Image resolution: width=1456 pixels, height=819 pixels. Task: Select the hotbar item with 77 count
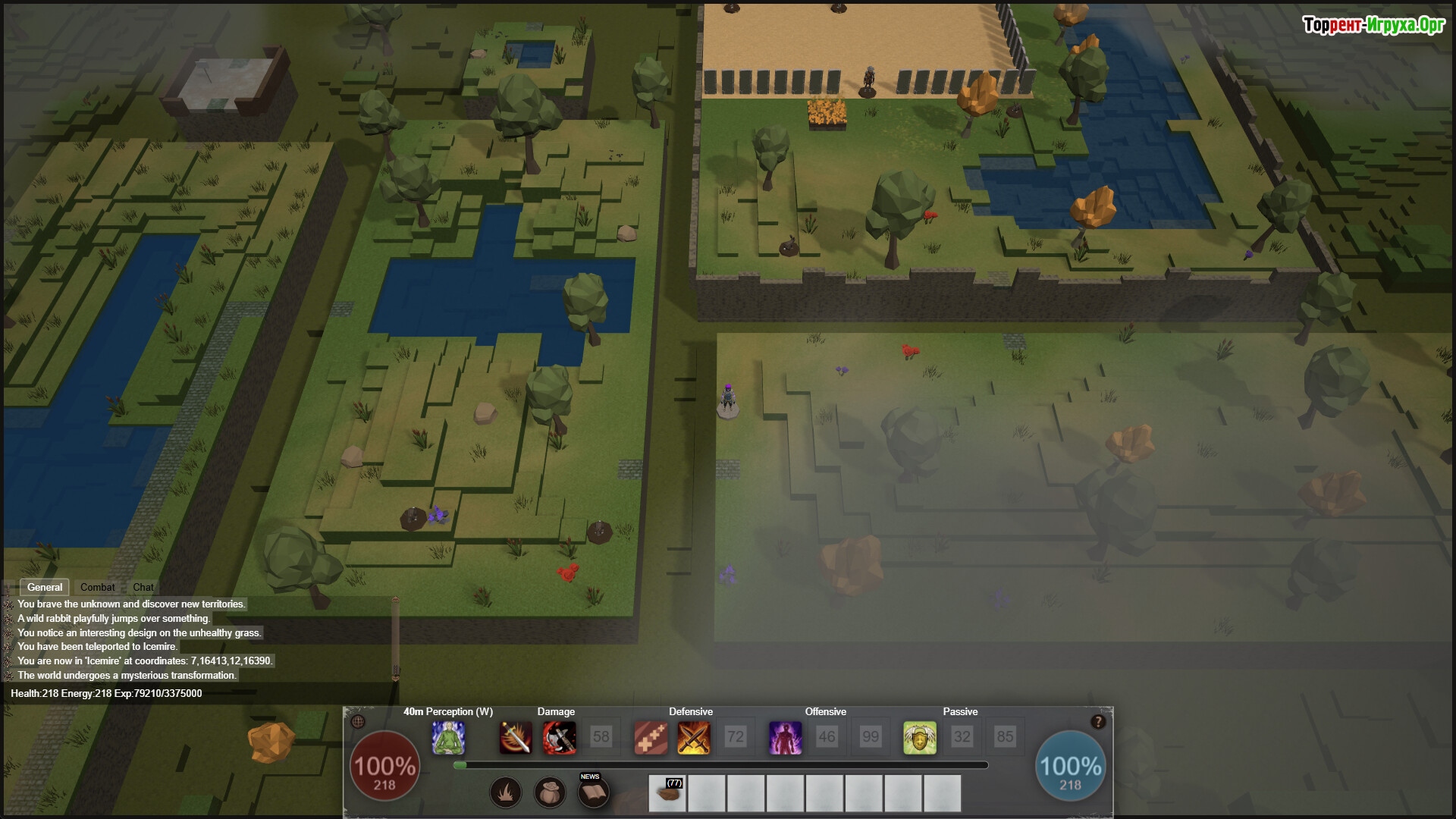pyautogui.click(x=667, y=793)
